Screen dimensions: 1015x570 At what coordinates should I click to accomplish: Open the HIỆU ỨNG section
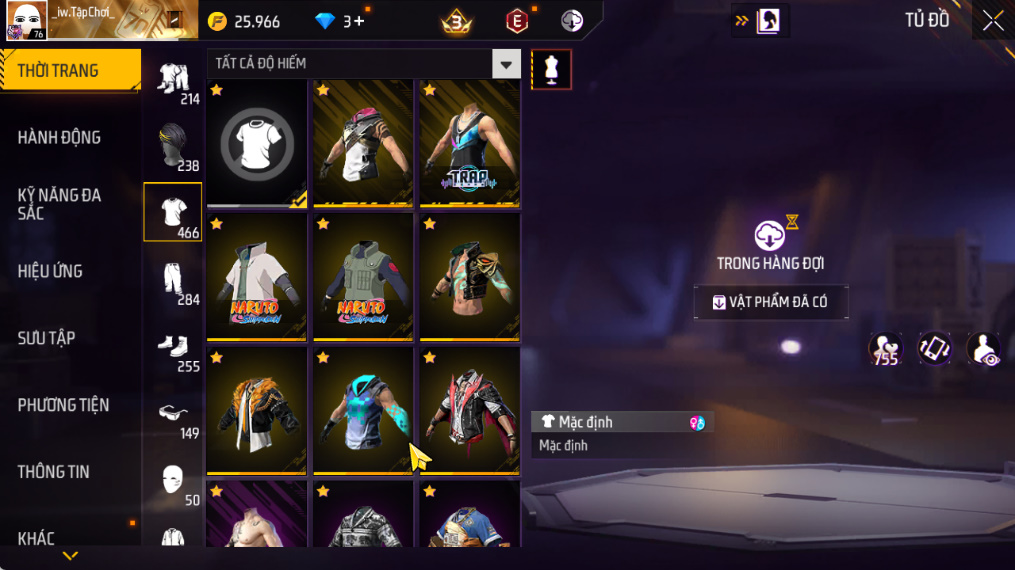[x=50, y=271]
